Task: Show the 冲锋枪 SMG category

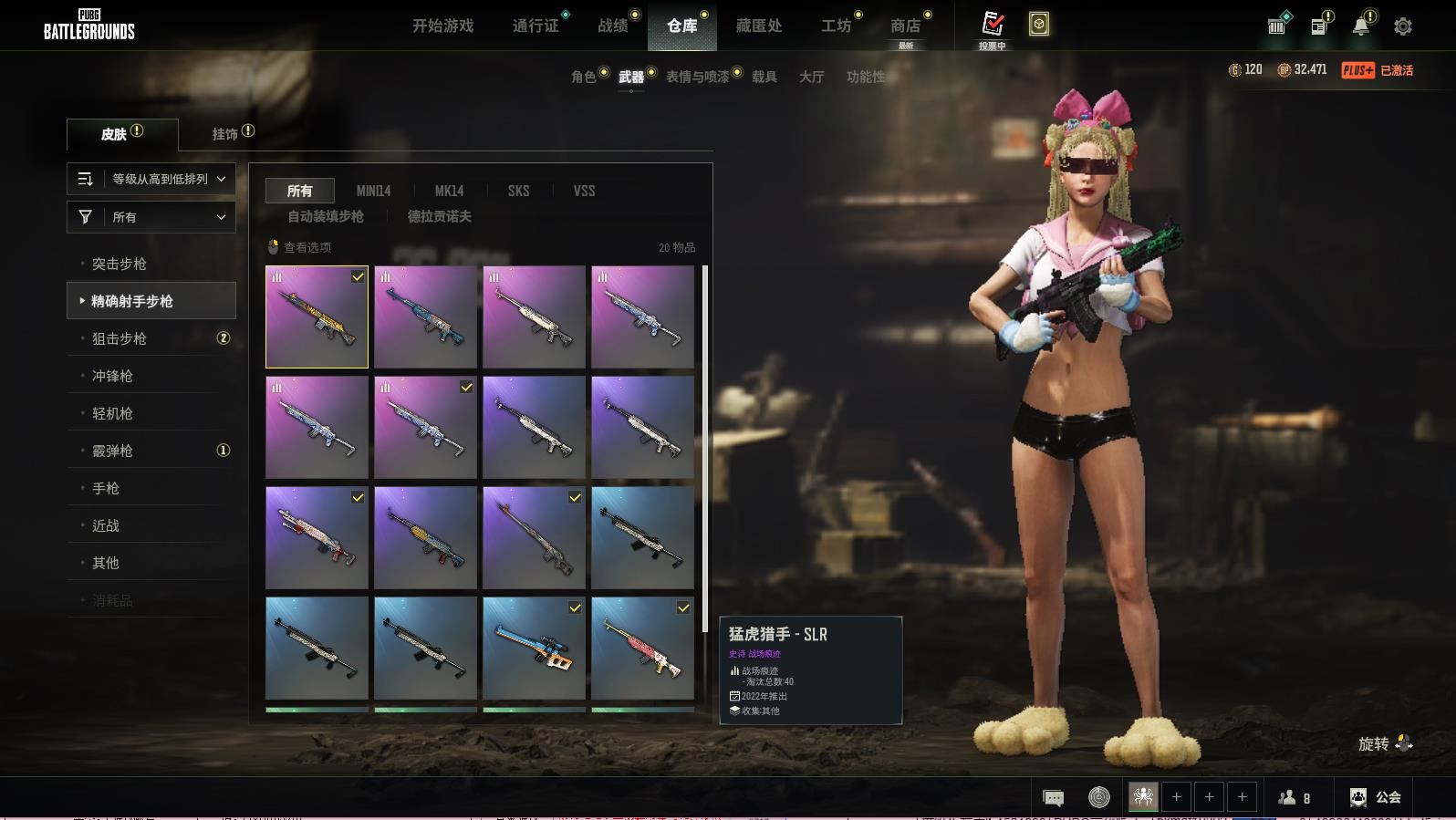Action: 112,376
